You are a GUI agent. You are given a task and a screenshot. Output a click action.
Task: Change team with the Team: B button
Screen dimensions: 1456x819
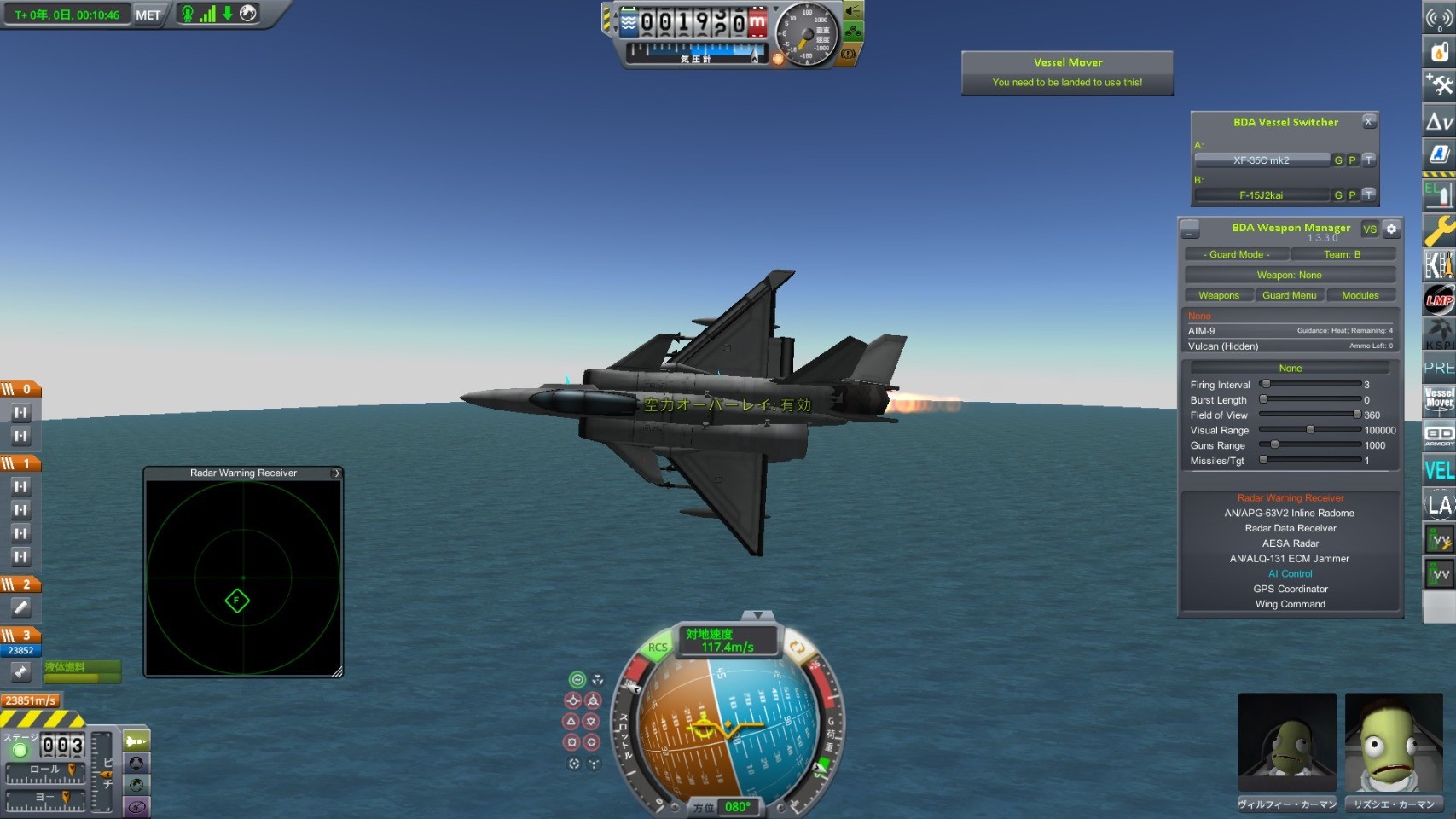click(1342, 254)
